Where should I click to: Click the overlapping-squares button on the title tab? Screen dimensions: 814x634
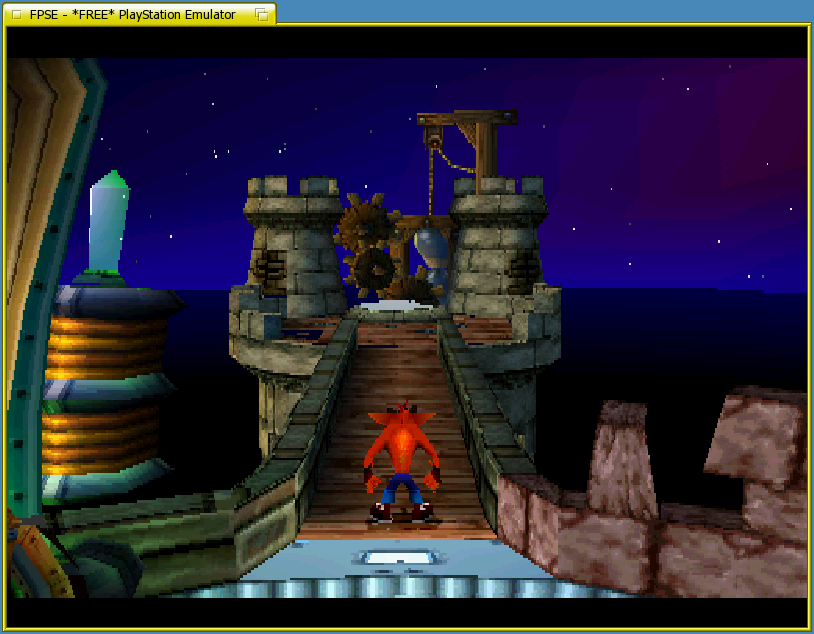tap(261, 14)
